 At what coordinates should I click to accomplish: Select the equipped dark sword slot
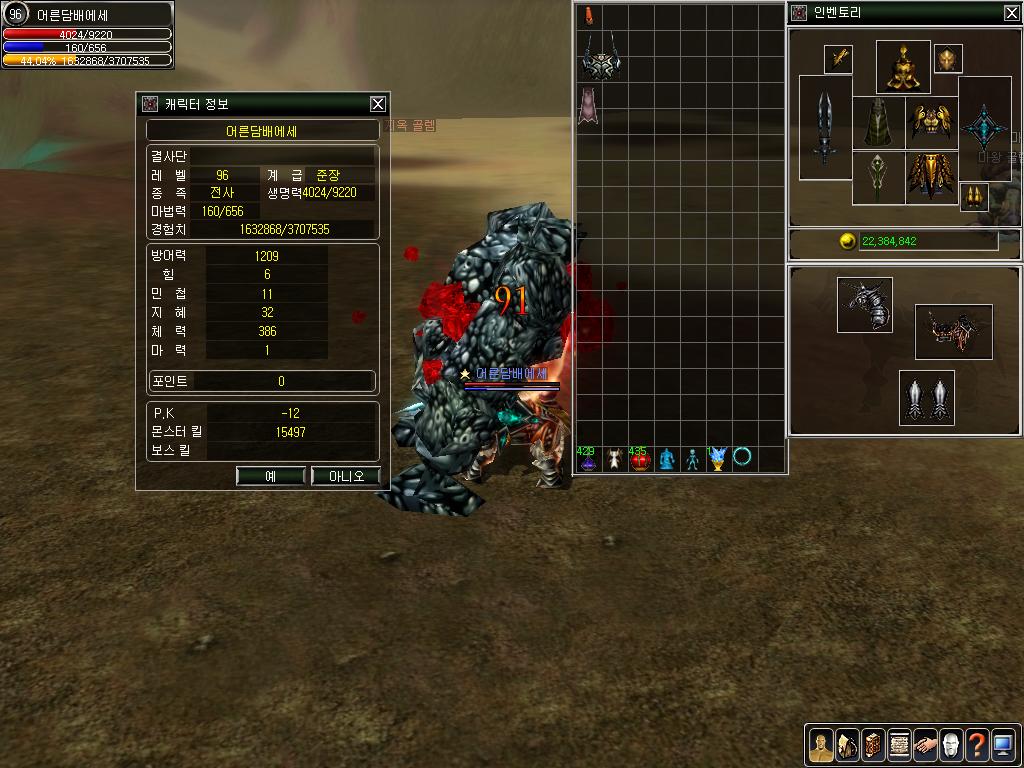(x=825, y=127)
